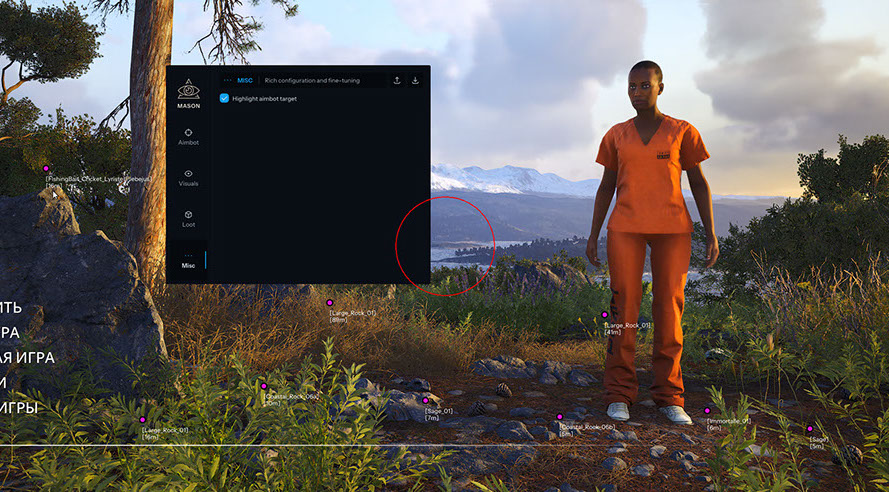This screenshot has width=889, height=492.
Task: Click the upload arrow config button
Action: [397, 80]
